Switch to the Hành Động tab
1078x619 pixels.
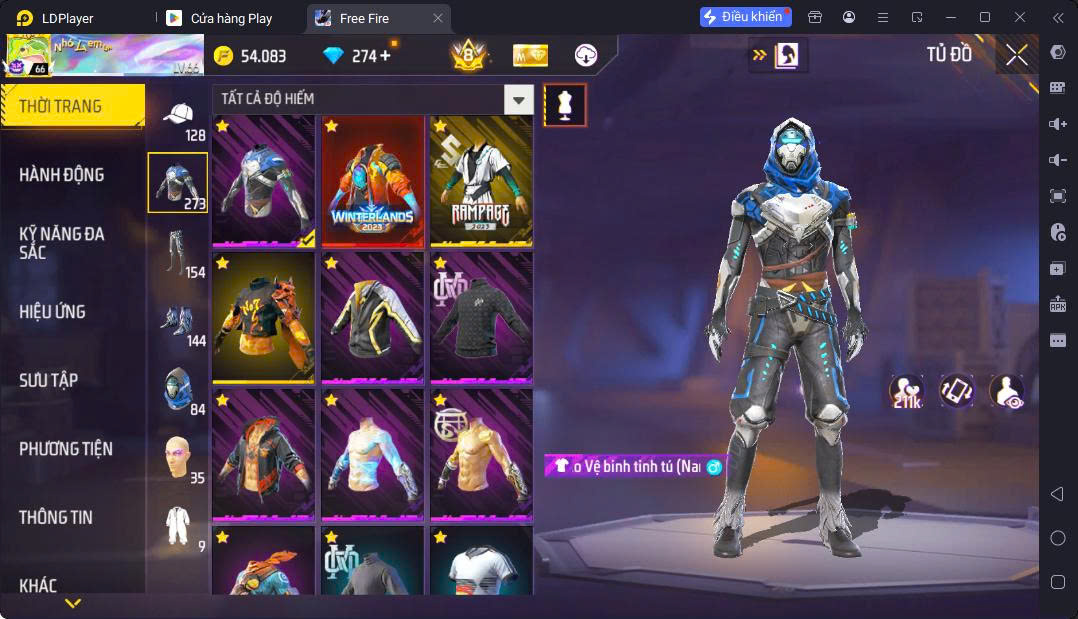pyautogui.click(x=62, y=175)
